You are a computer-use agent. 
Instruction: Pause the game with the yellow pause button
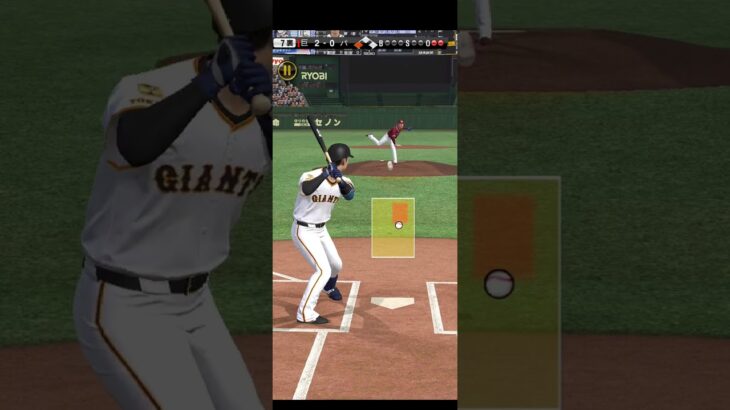pos(287,71)
